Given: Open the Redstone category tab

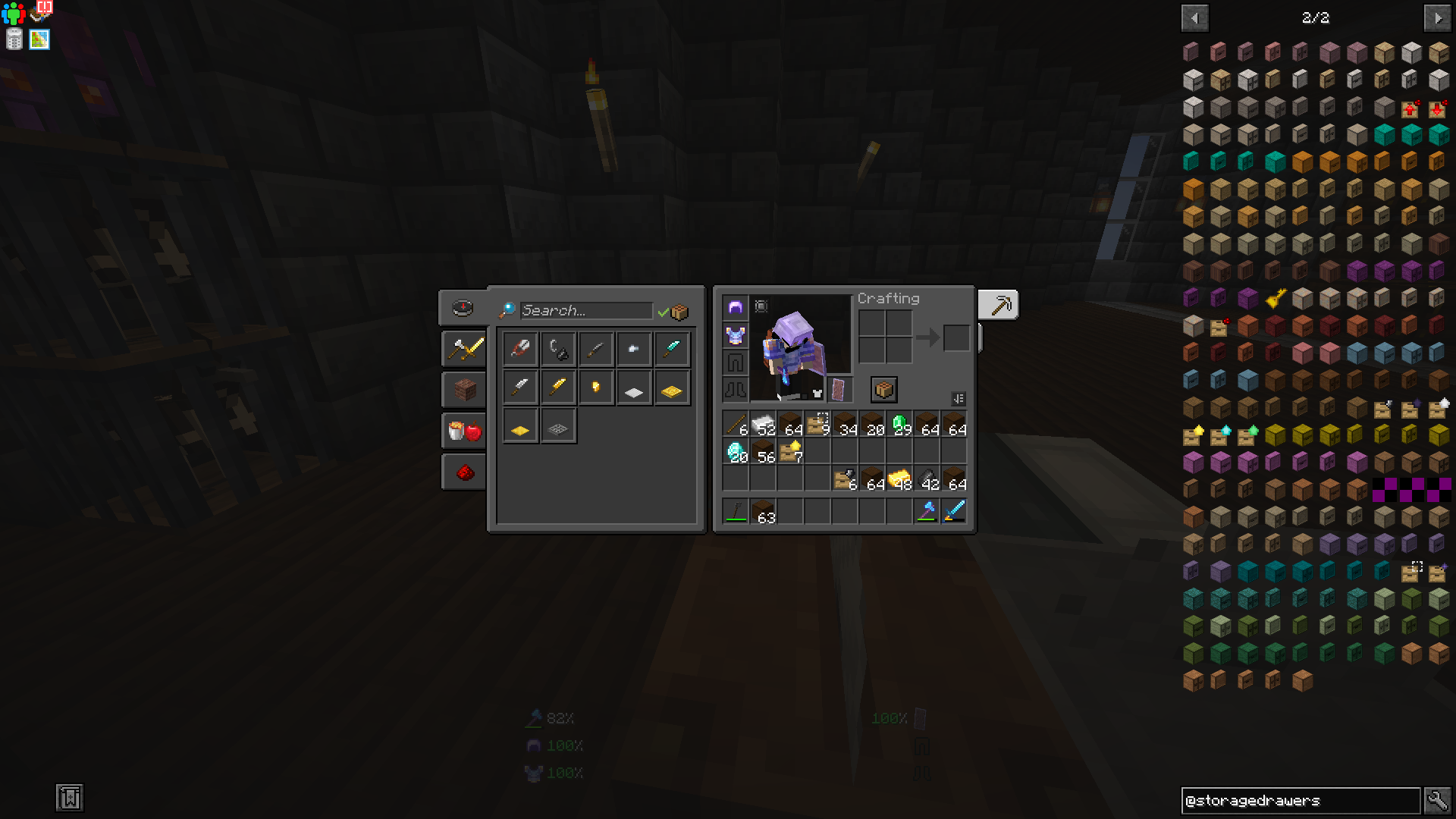Looking at the screenshot, I should (x=463, y=471).
